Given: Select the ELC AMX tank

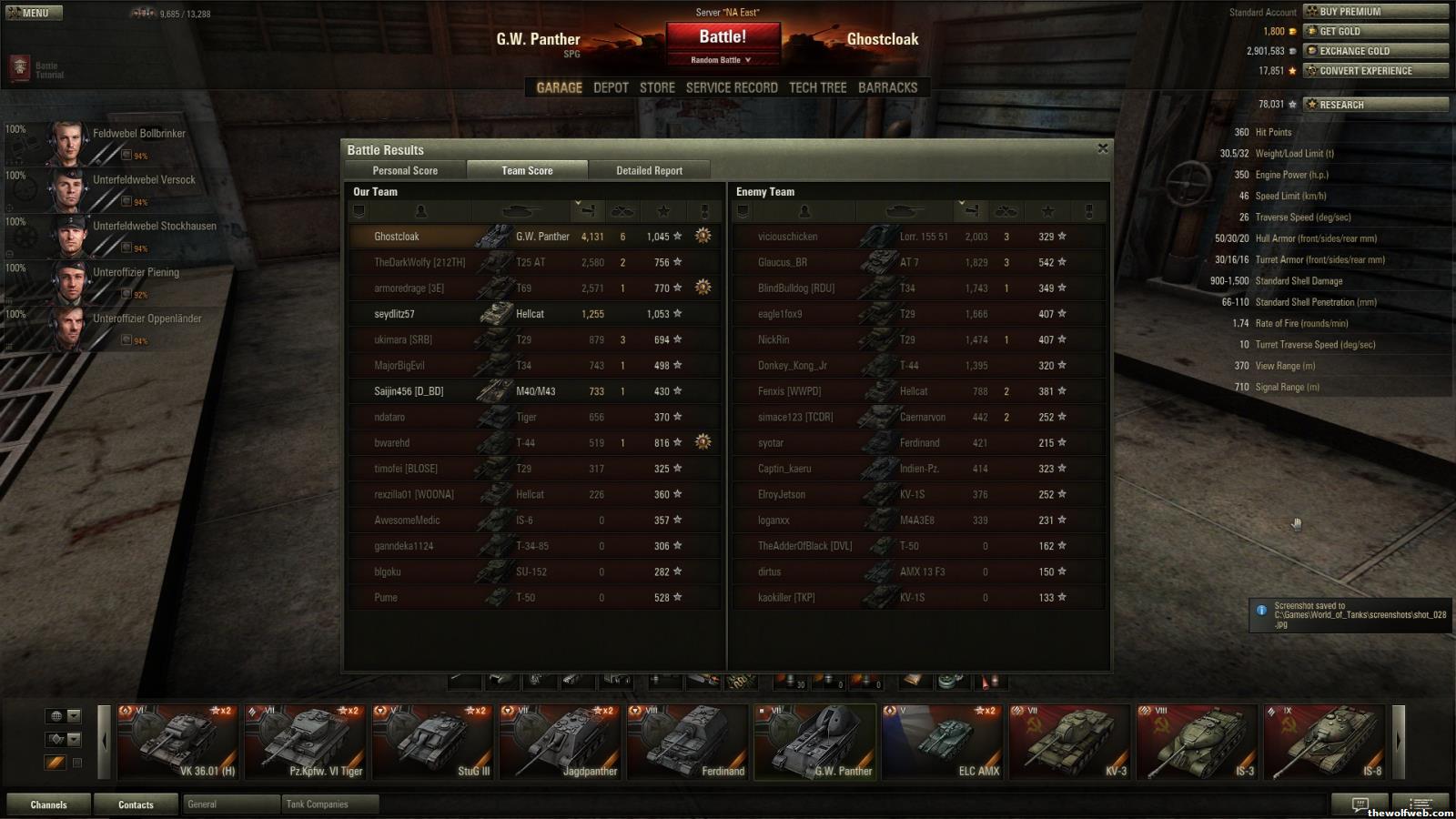Looking at the screenshot, I should pos(943,742).
